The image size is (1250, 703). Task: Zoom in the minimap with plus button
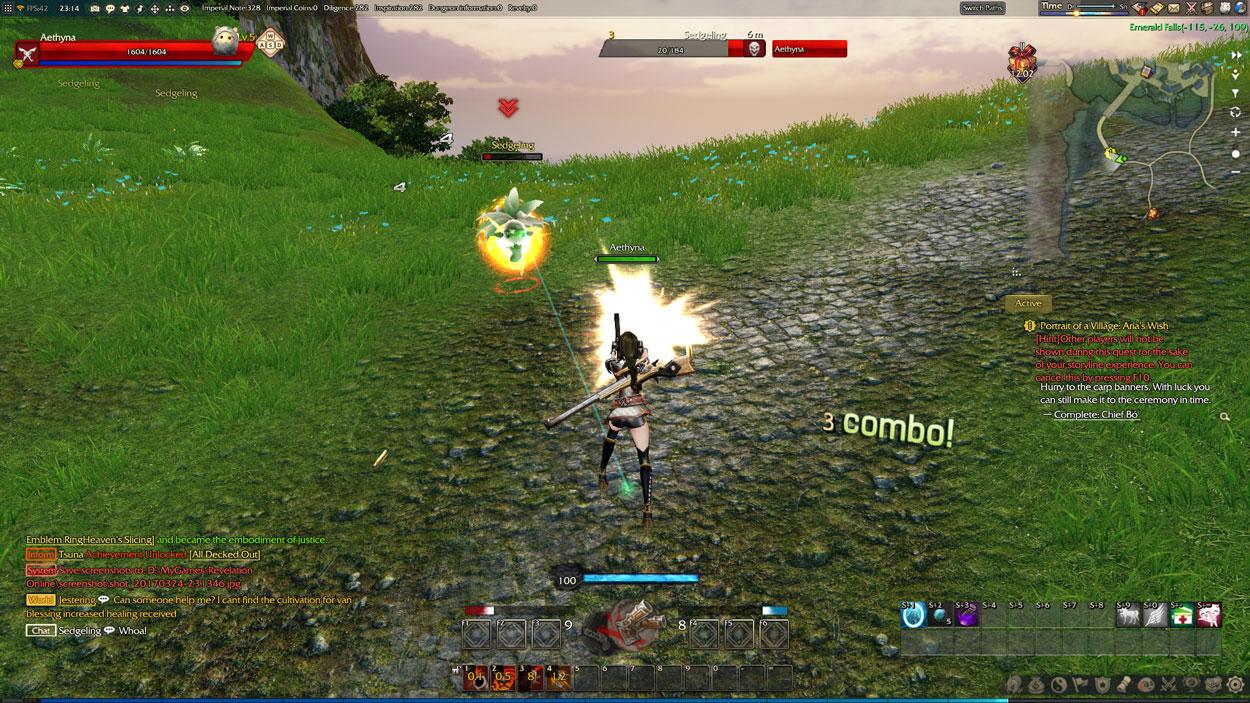tap(1236, 132)
